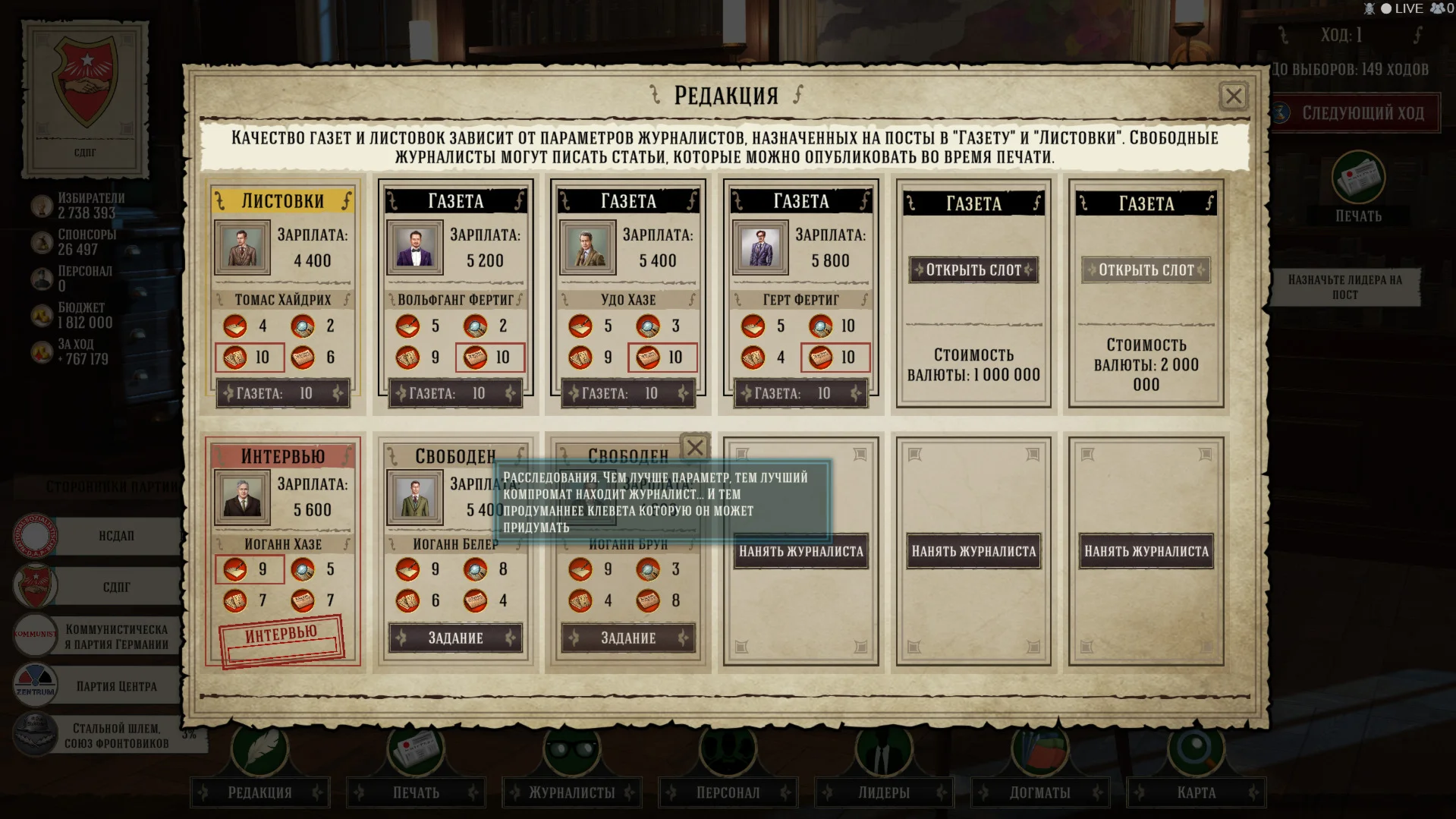
Task: Open the Догматы tab
Action: (1039, 792)
